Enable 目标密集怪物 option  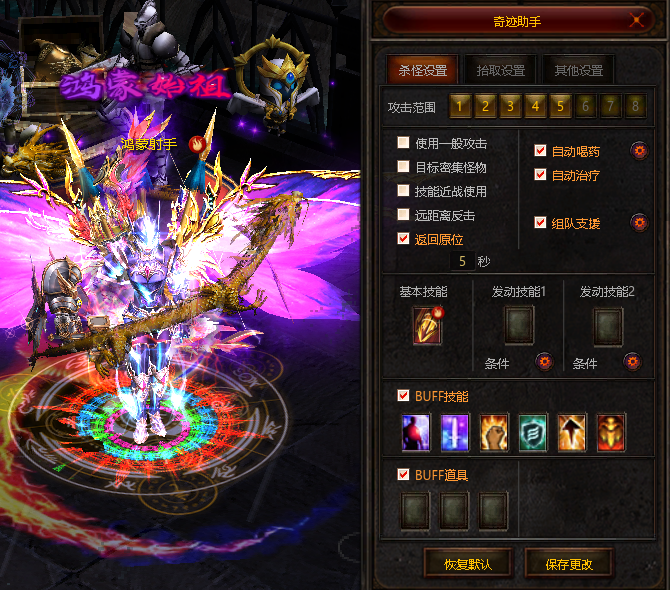click(x=404, y=167)
